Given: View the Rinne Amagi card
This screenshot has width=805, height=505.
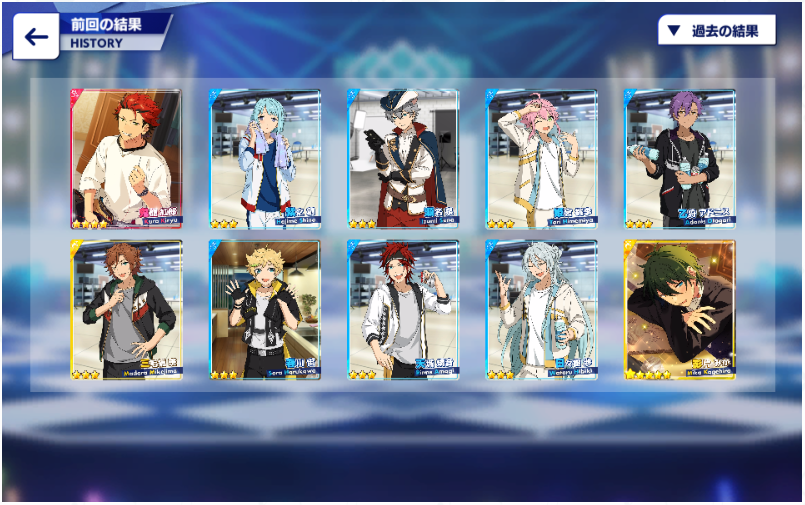Looking at the screenshot, I should tap(403, 309).
